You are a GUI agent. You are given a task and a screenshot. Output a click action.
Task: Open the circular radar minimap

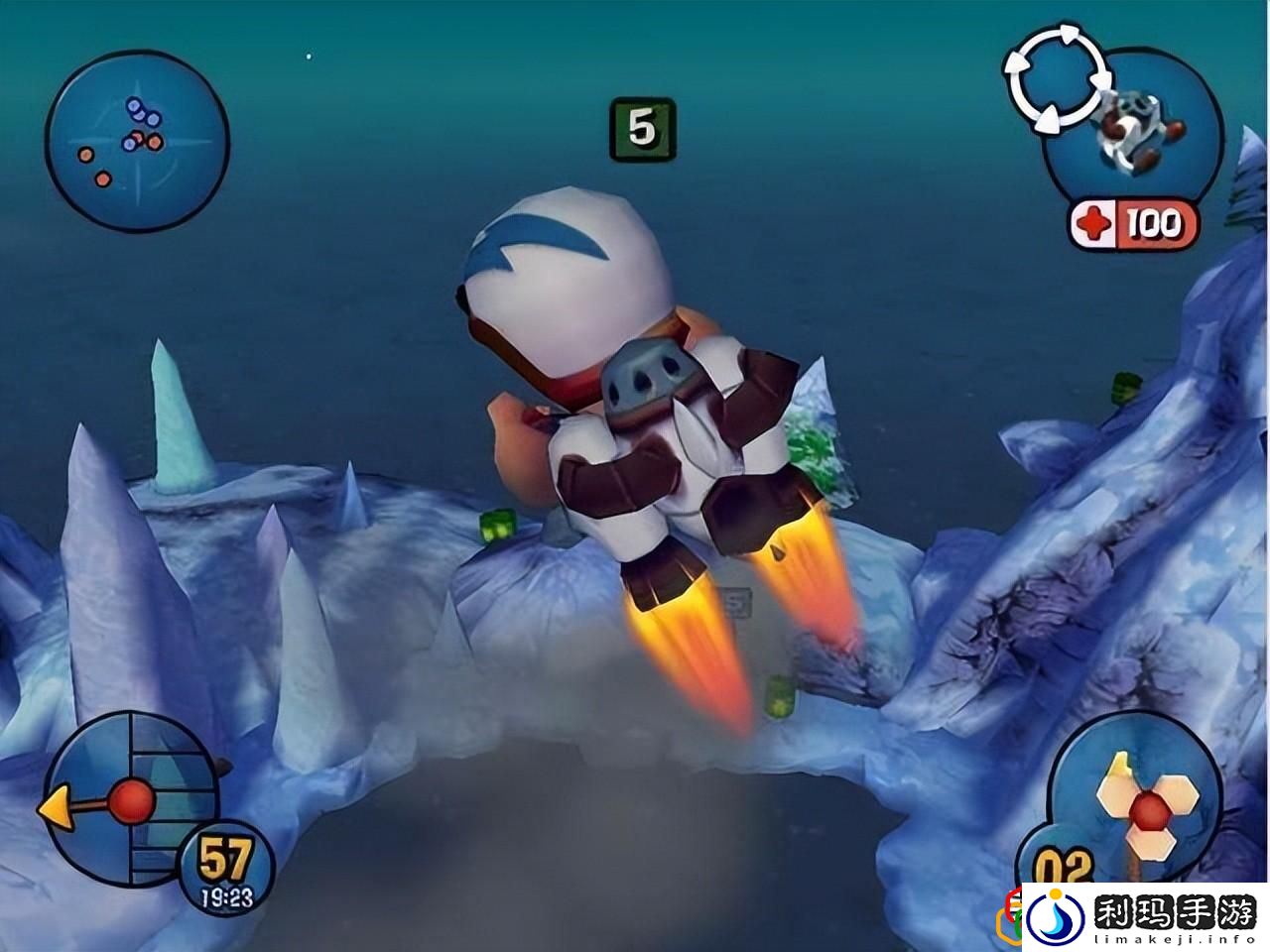137,139
